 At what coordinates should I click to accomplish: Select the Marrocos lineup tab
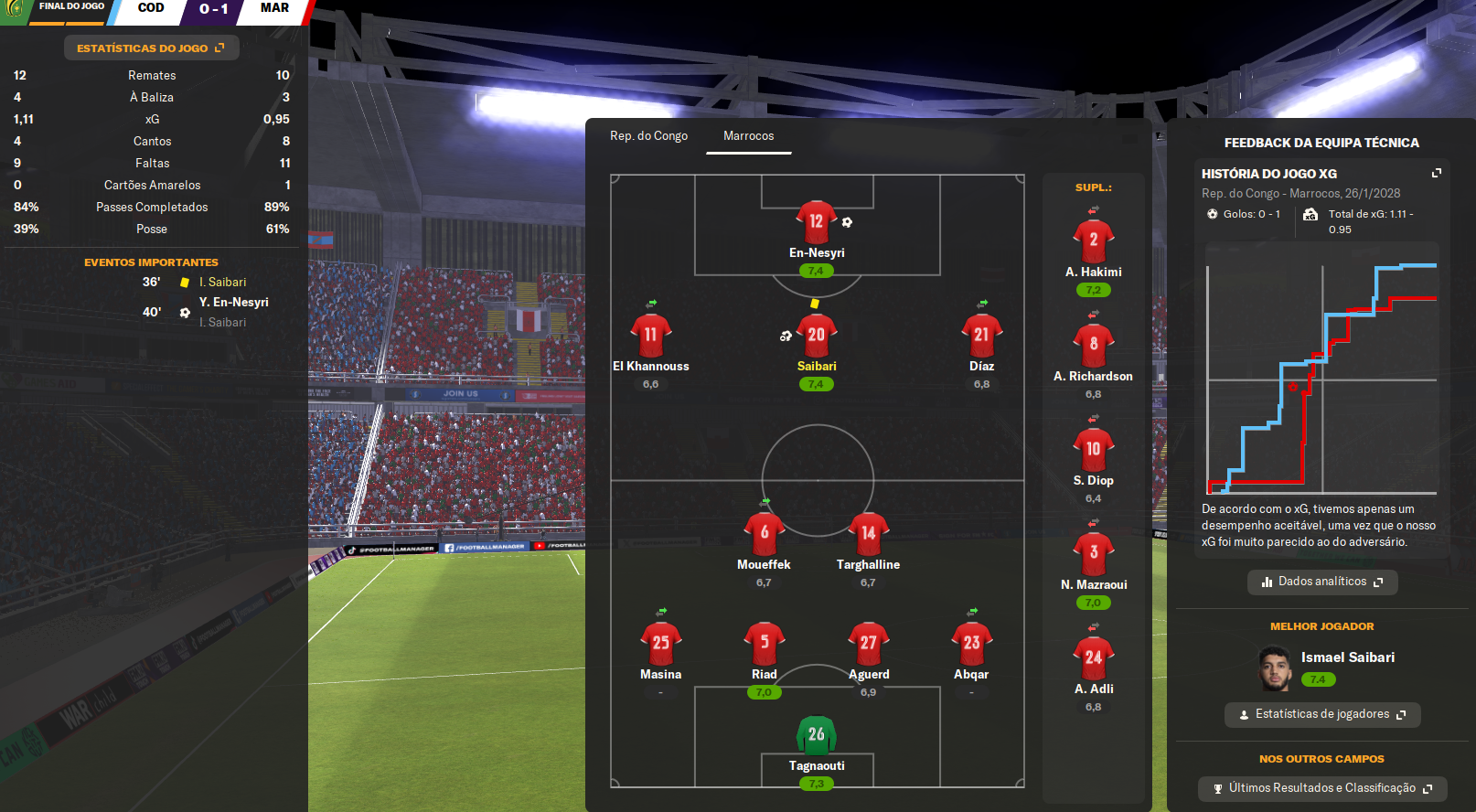748,136
